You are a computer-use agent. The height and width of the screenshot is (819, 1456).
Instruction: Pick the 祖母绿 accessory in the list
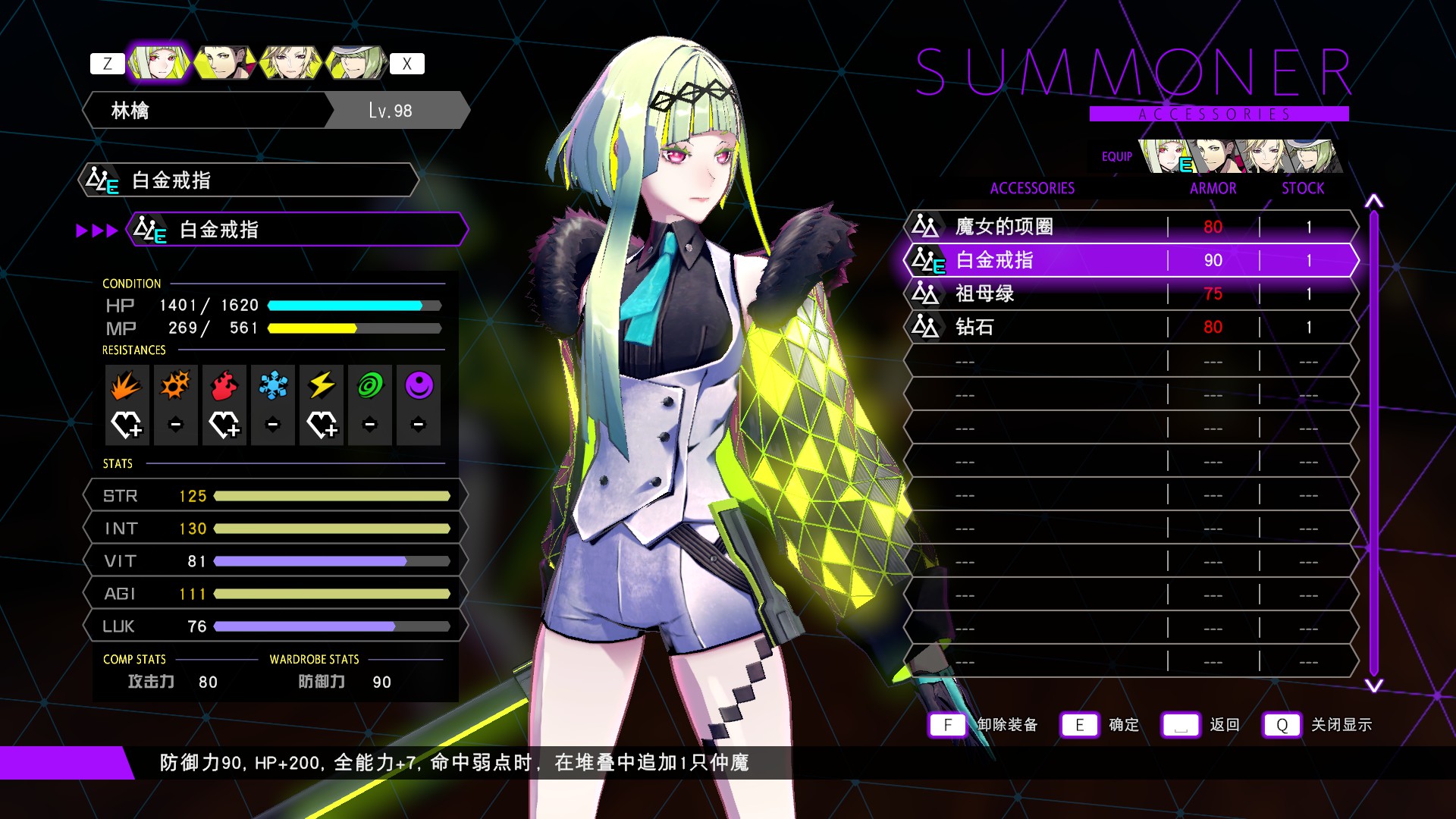click(1130, 293)
